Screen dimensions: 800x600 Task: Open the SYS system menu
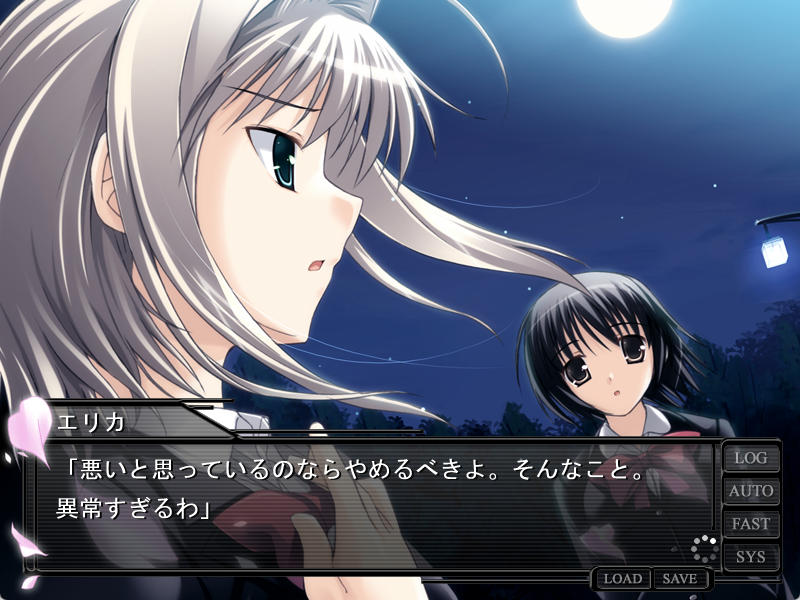click(x=751, y=556)
